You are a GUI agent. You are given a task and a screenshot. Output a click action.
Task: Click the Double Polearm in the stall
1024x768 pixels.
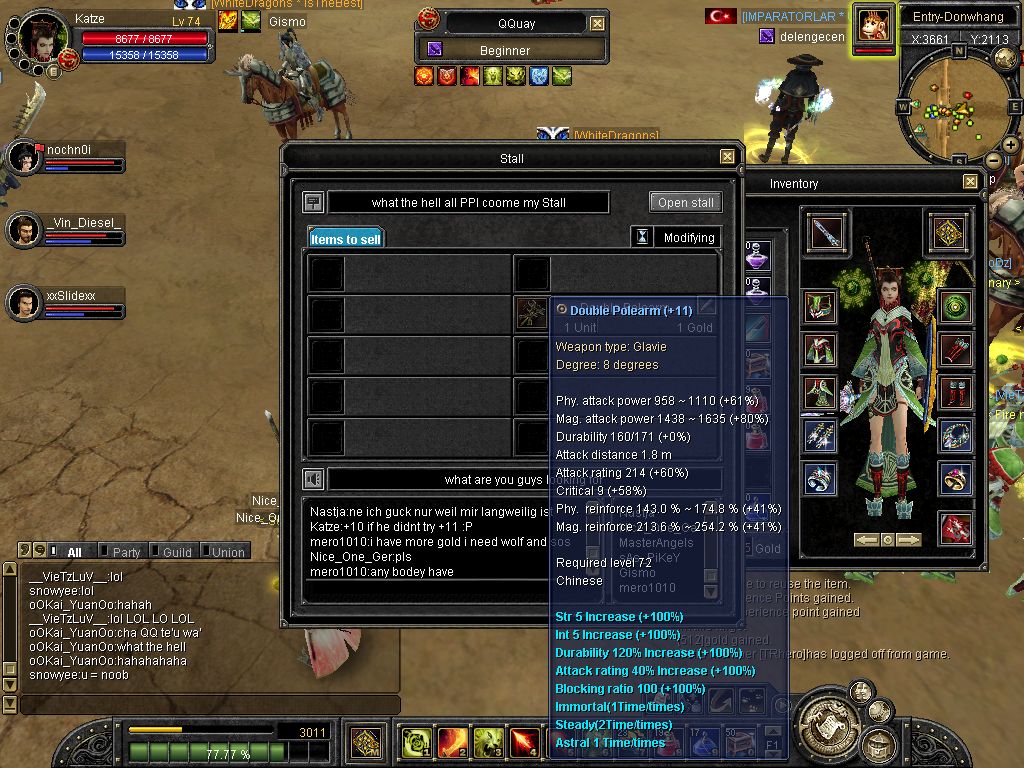(530, 314)
